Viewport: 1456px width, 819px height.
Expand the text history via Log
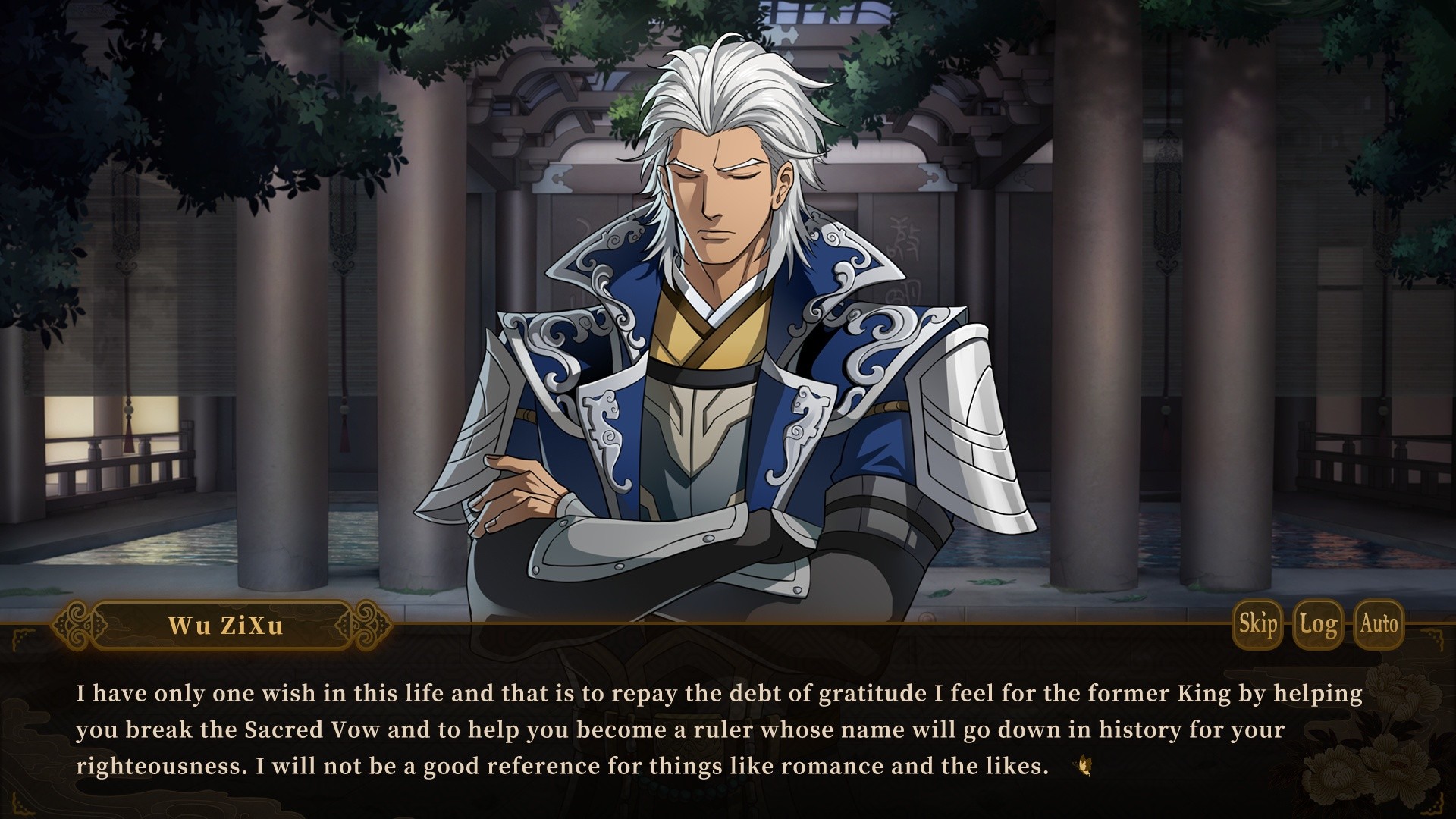tap(1319, 625)
